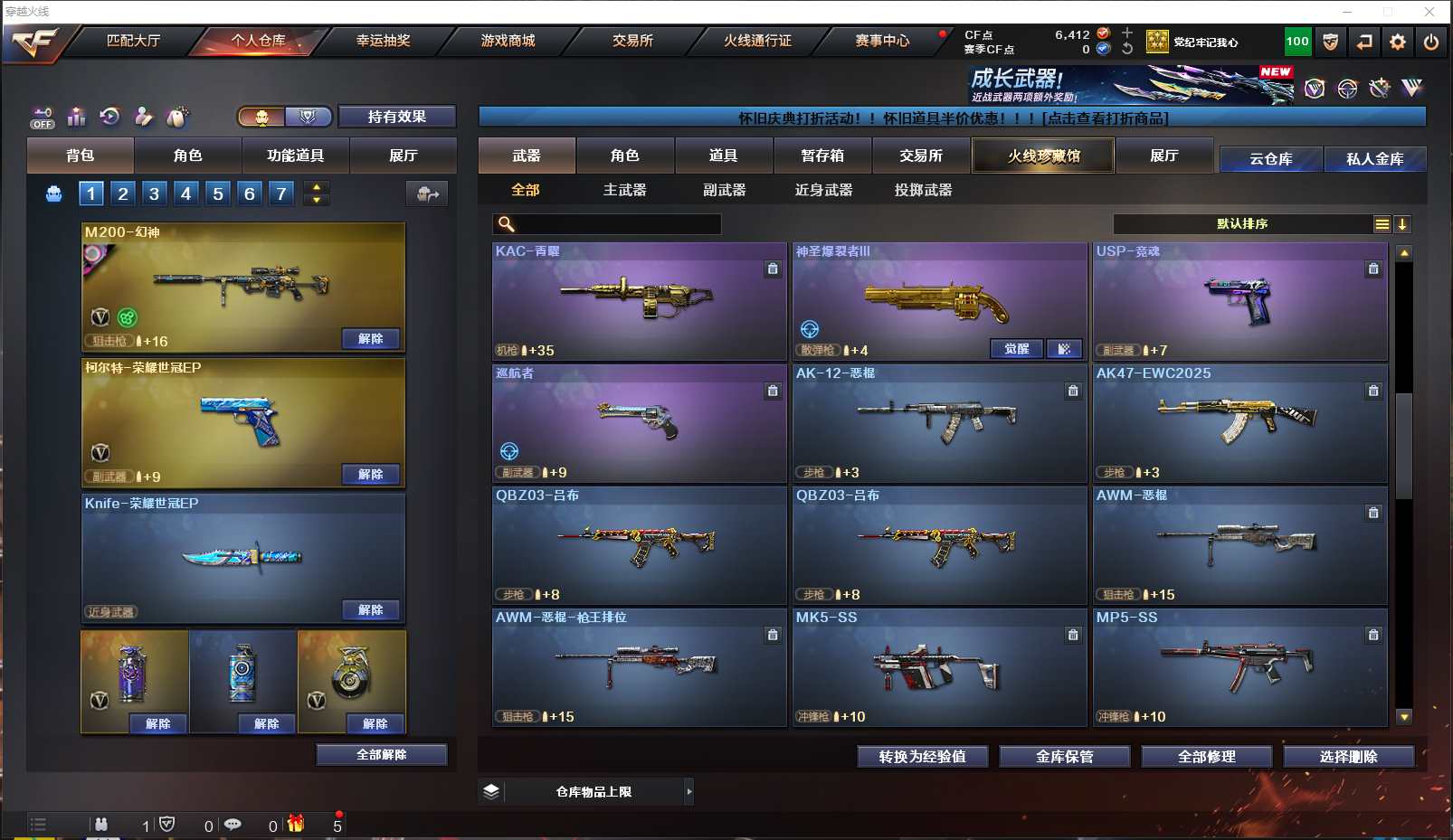Select backpack slot number 3
The image size is (1453, 840).
[x=155, y=193]
